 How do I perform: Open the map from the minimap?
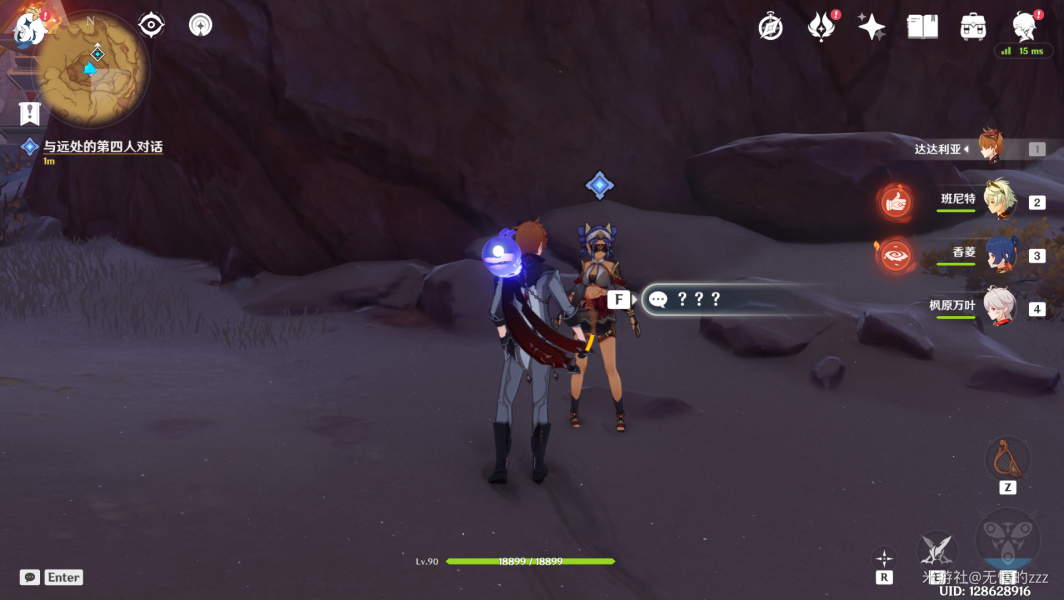tap(93, 66)
